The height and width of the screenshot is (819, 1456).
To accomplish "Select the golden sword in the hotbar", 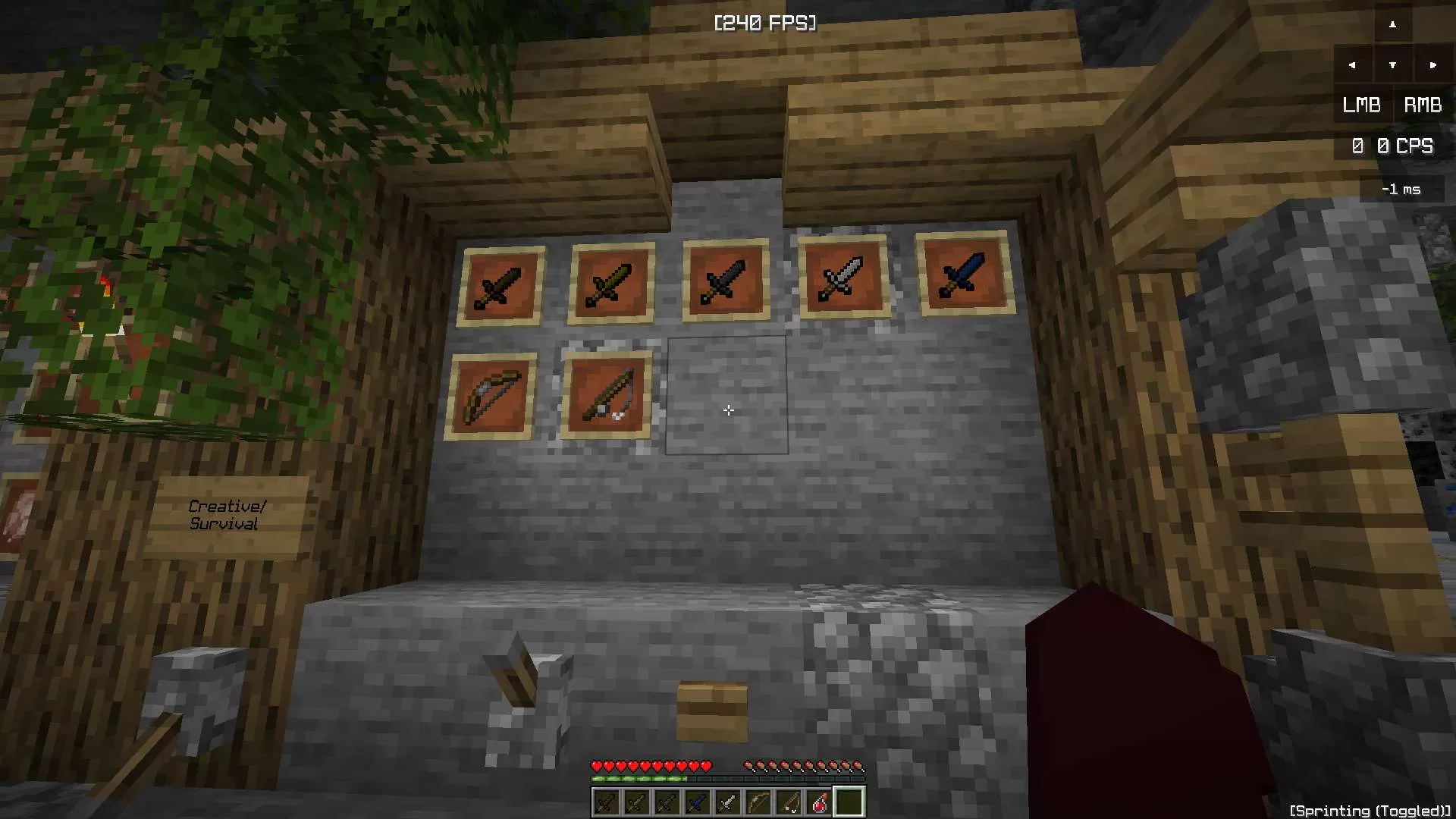I will click(636, 802).
